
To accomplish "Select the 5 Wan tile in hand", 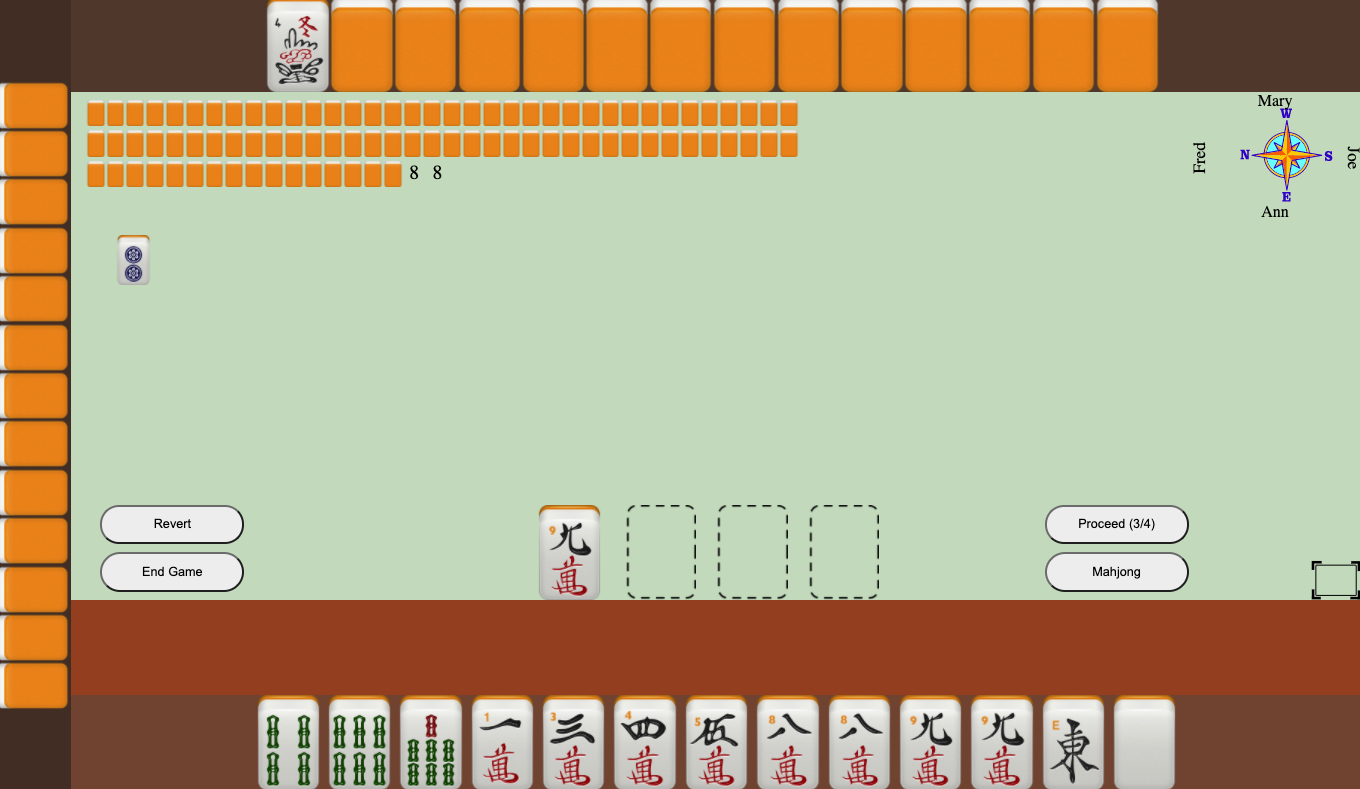I will pos(716,744).
